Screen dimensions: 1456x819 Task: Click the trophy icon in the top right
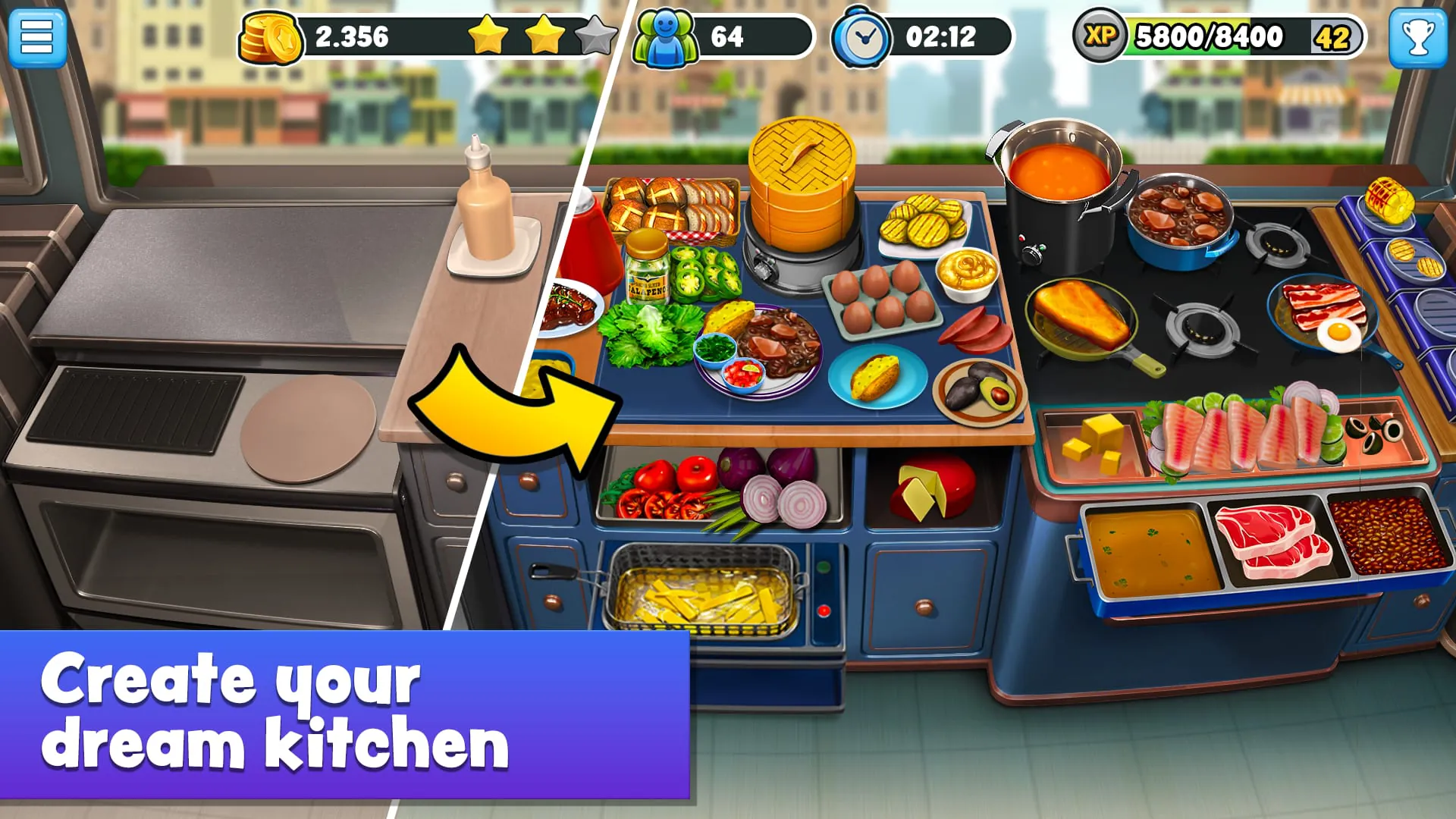(x=1419, y=38)
